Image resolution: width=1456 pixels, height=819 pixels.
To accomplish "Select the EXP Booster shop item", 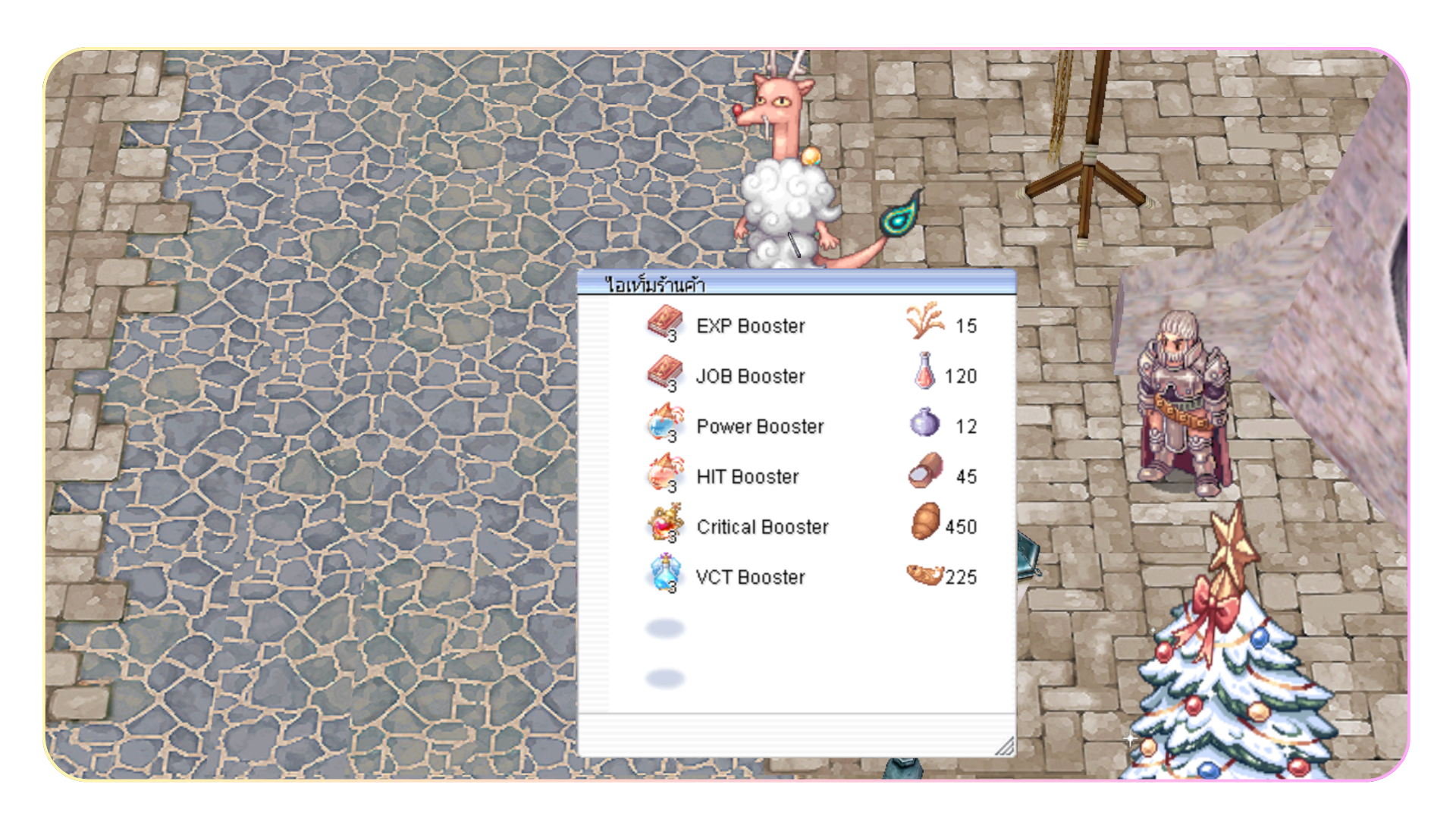I will point(749,326).
